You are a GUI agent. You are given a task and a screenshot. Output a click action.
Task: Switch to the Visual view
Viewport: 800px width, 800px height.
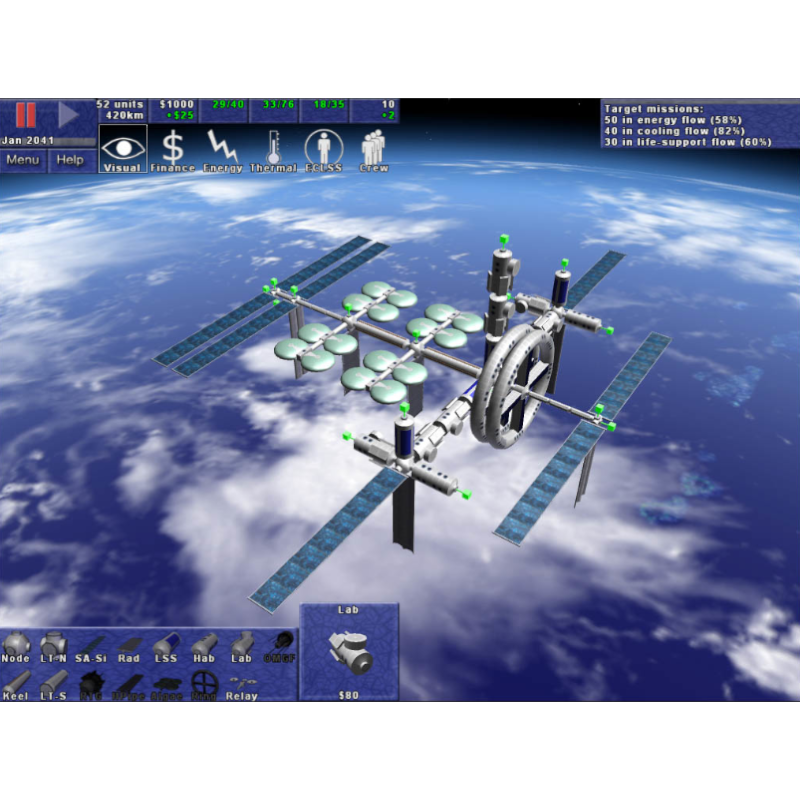[x=123, y=150]
